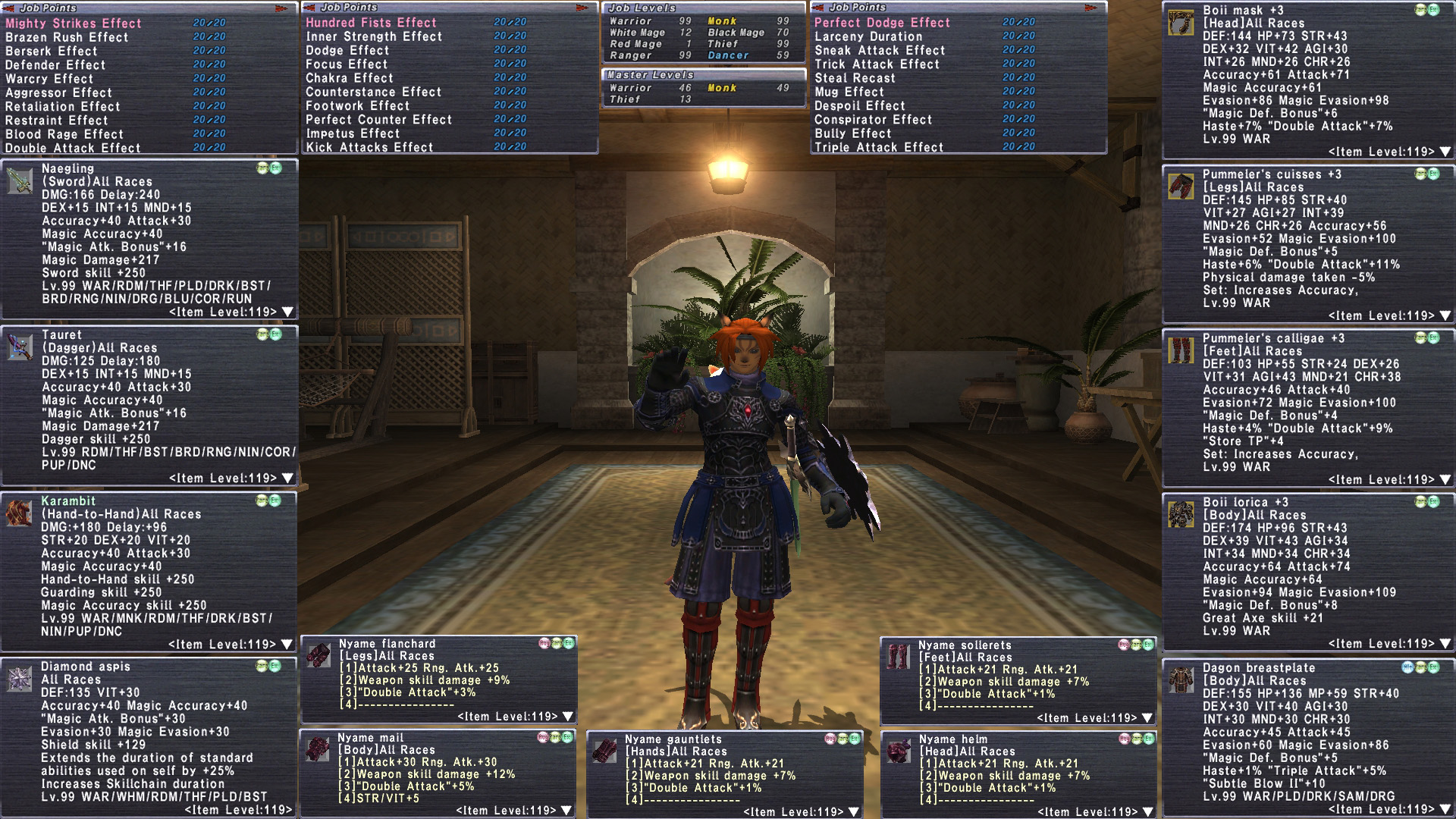Image resolution: width=1456 pixels, height=819 pixels.
Task: Click the Nyame gauntlets icon
Action: pyautogui.click(x=604, y=751)
